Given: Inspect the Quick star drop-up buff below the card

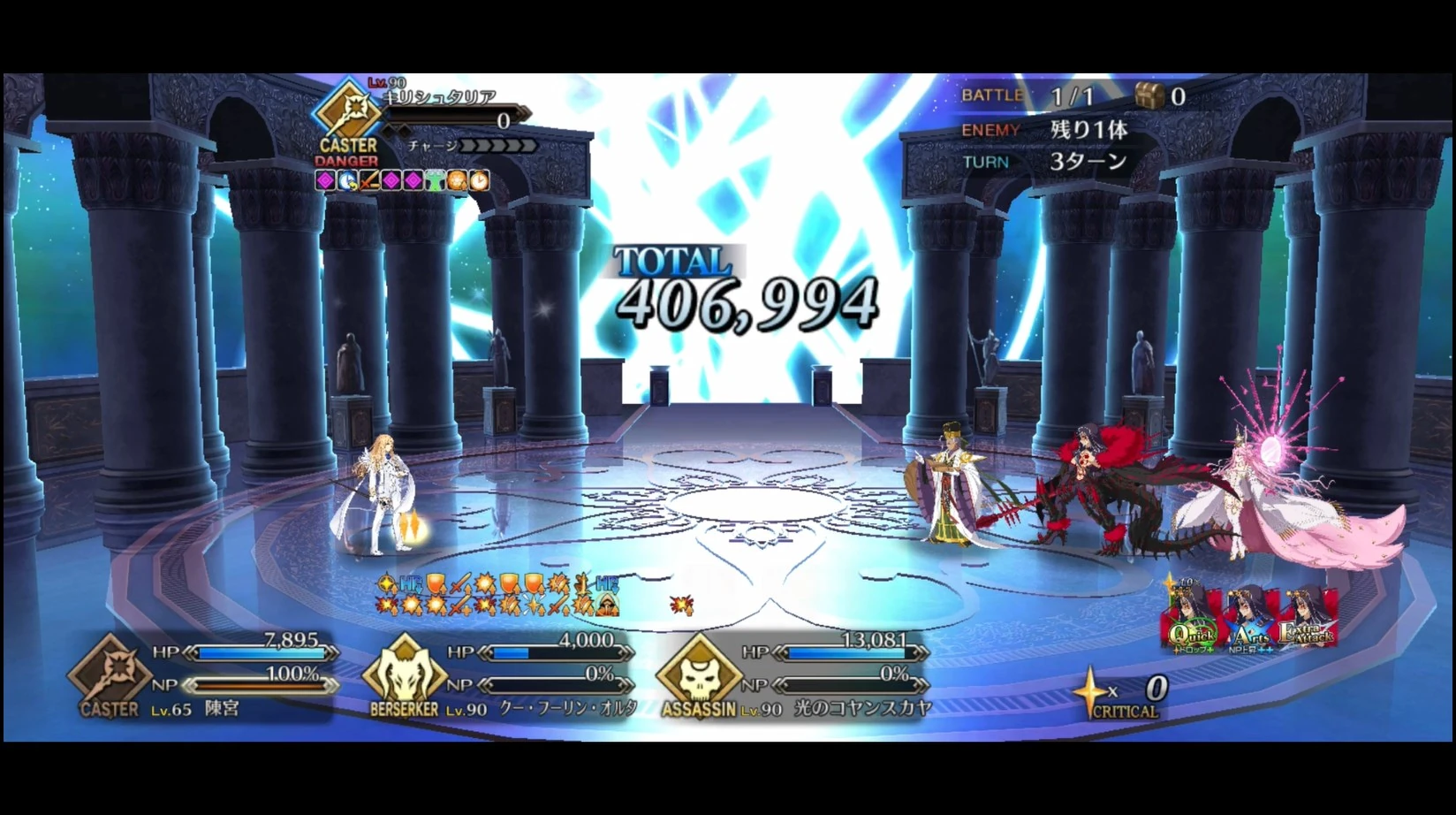Looking at the screenshot, I should [x=1194, y=649].
